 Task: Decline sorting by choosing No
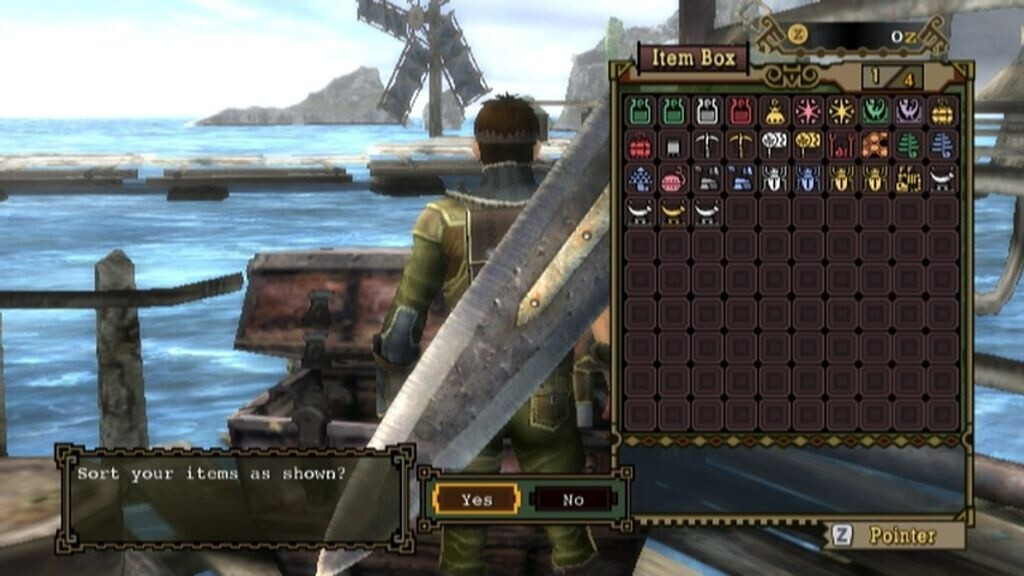(x=572, y=499)
